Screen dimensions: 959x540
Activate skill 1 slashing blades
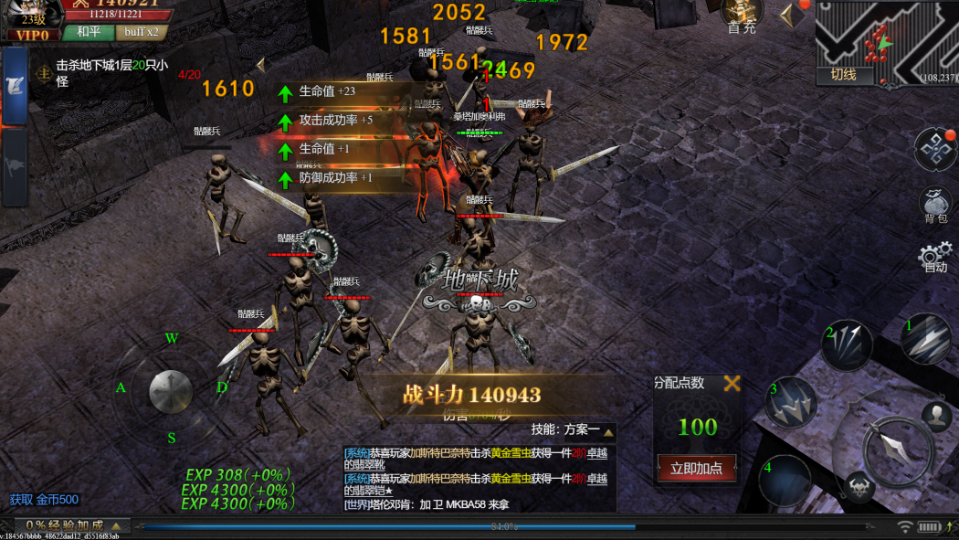(x=927, y=338)
